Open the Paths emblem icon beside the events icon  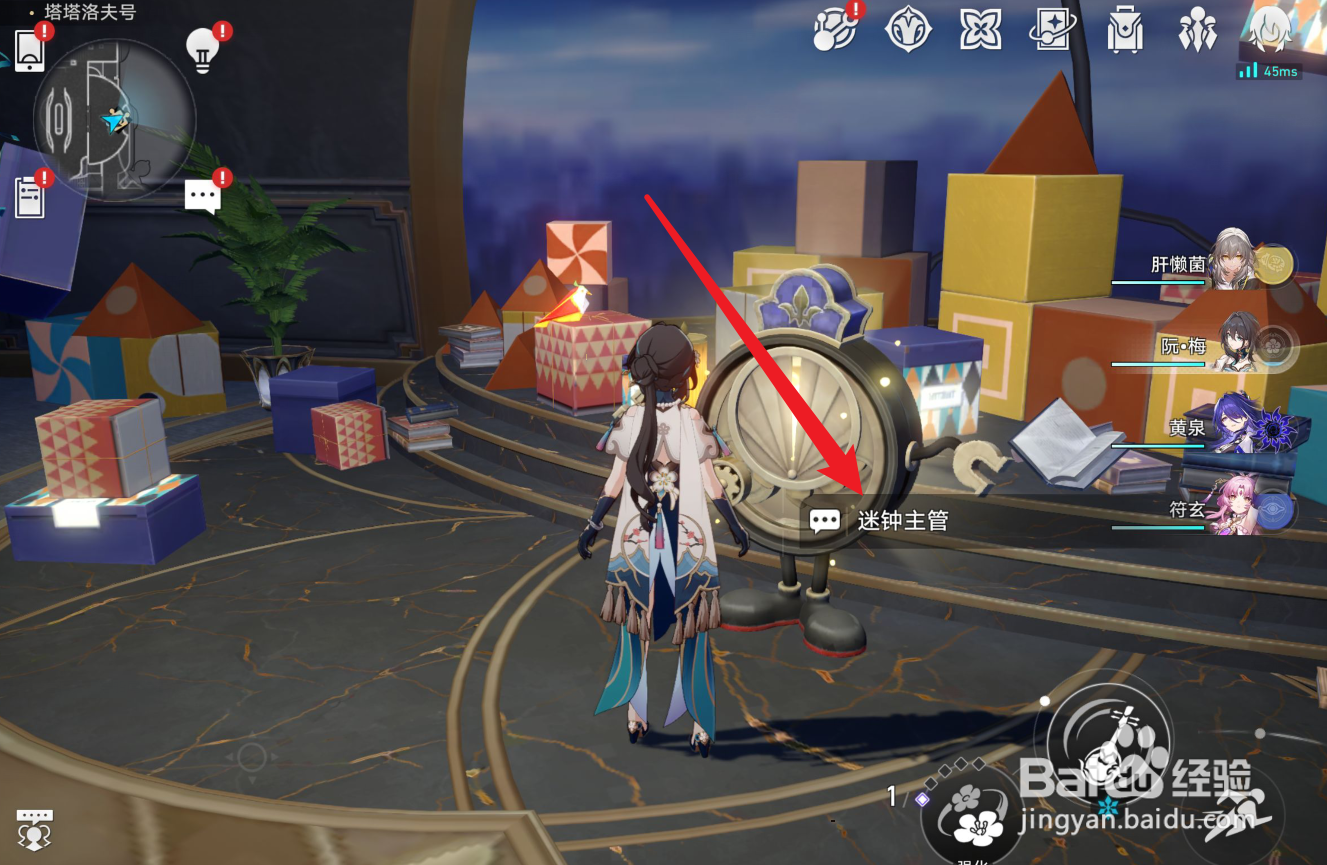[910, 30]
